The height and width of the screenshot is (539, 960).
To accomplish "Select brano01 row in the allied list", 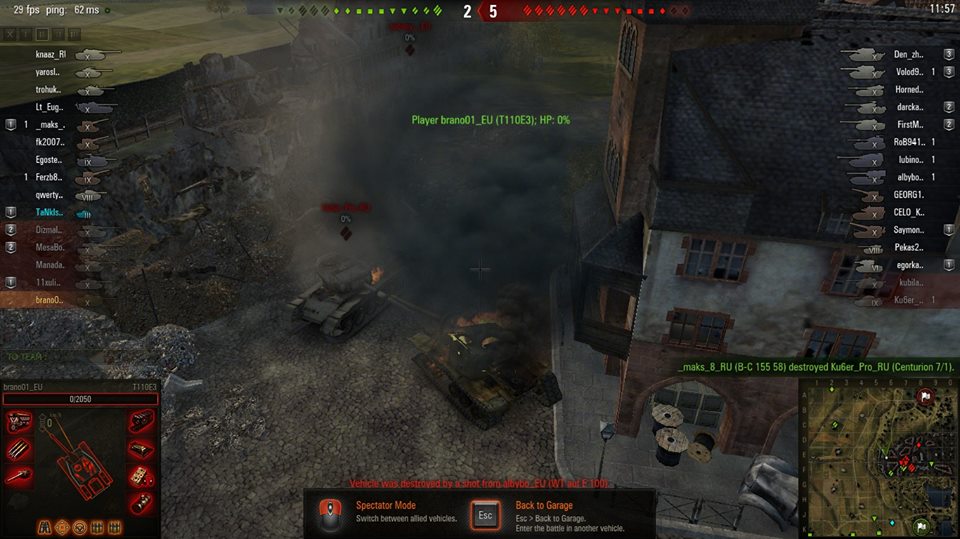I will tap(50, 300).
